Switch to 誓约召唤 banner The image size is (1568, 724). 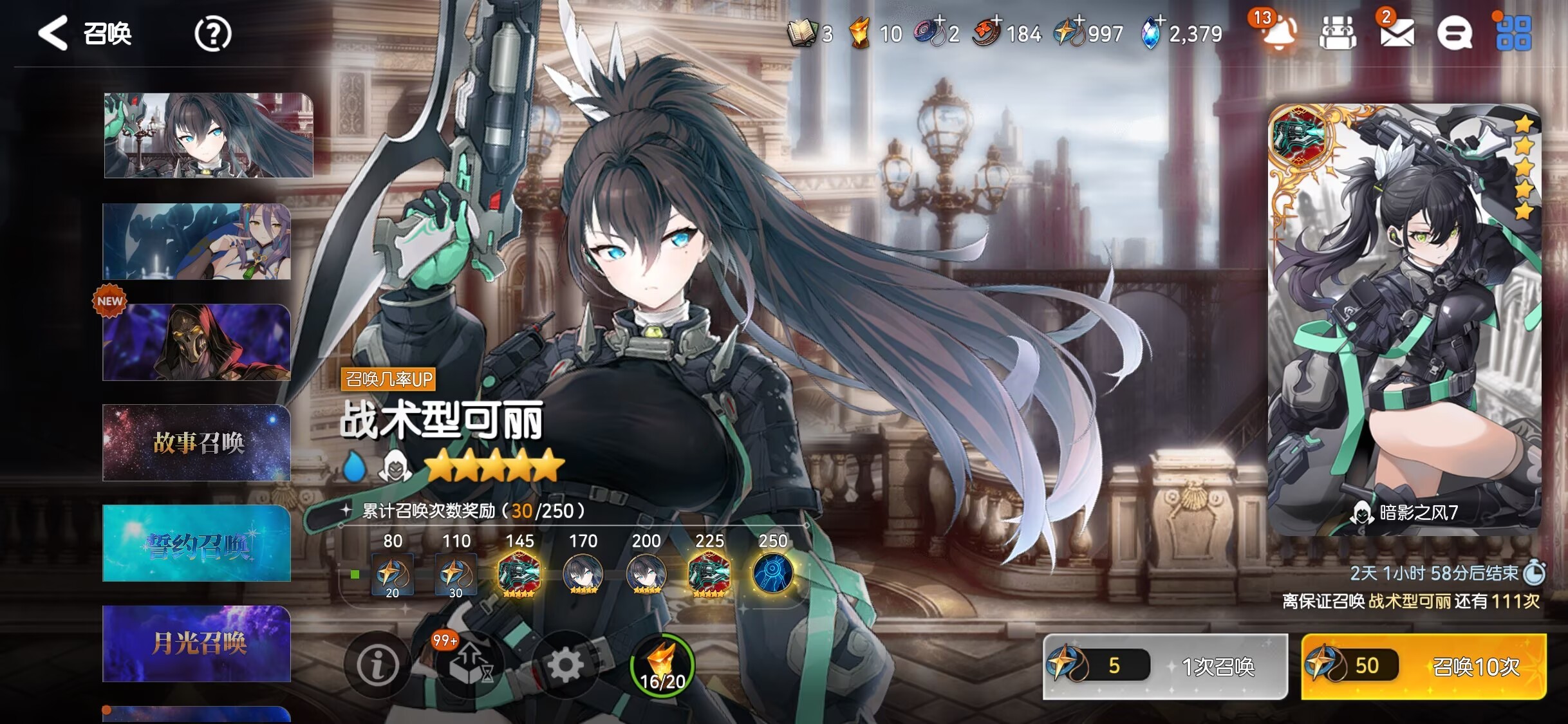coord(197,544)
